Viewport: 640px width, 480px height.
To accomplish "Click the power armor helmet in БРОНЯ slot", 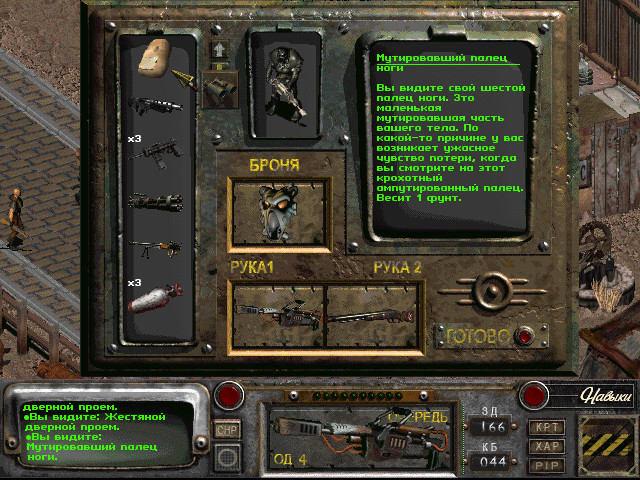I will 277,211.
